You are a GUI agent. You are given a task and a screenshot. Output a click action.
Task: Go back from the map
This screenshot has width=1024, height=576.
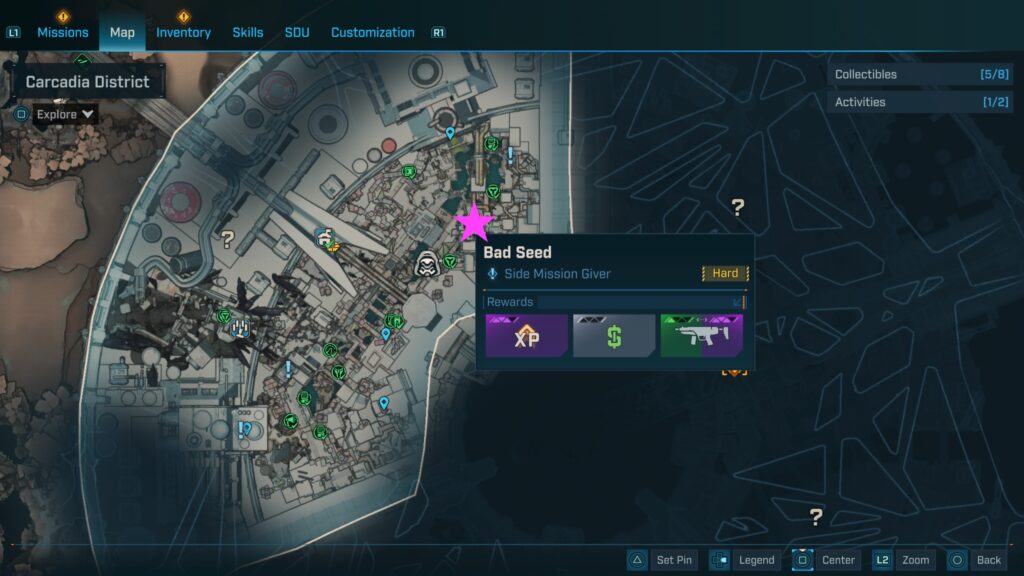[x=976, y=560]
